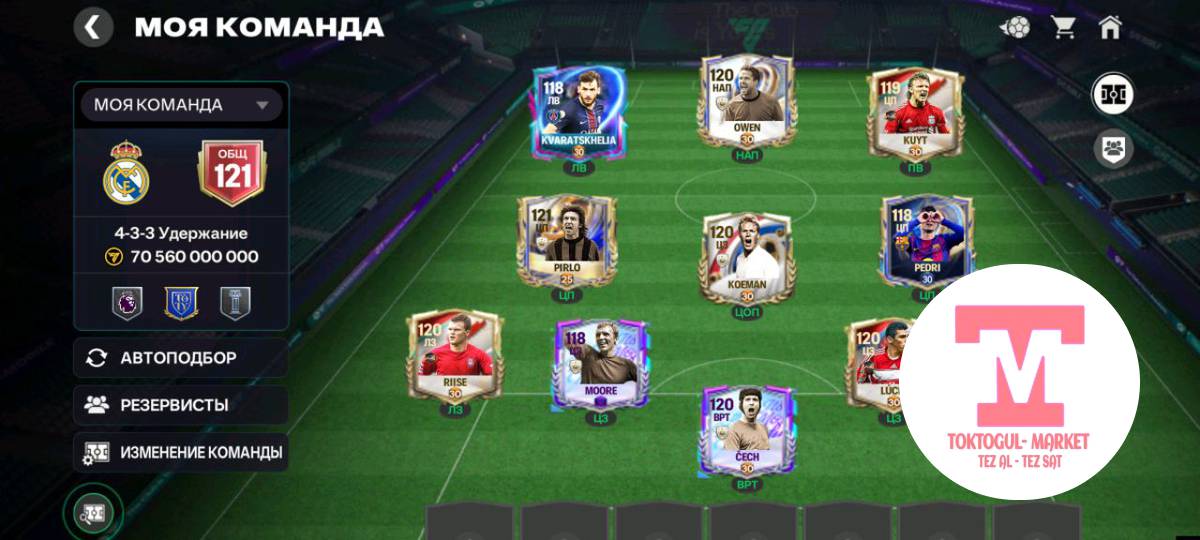Select the Kvaratskhelia player card

(x=579, y=111)
